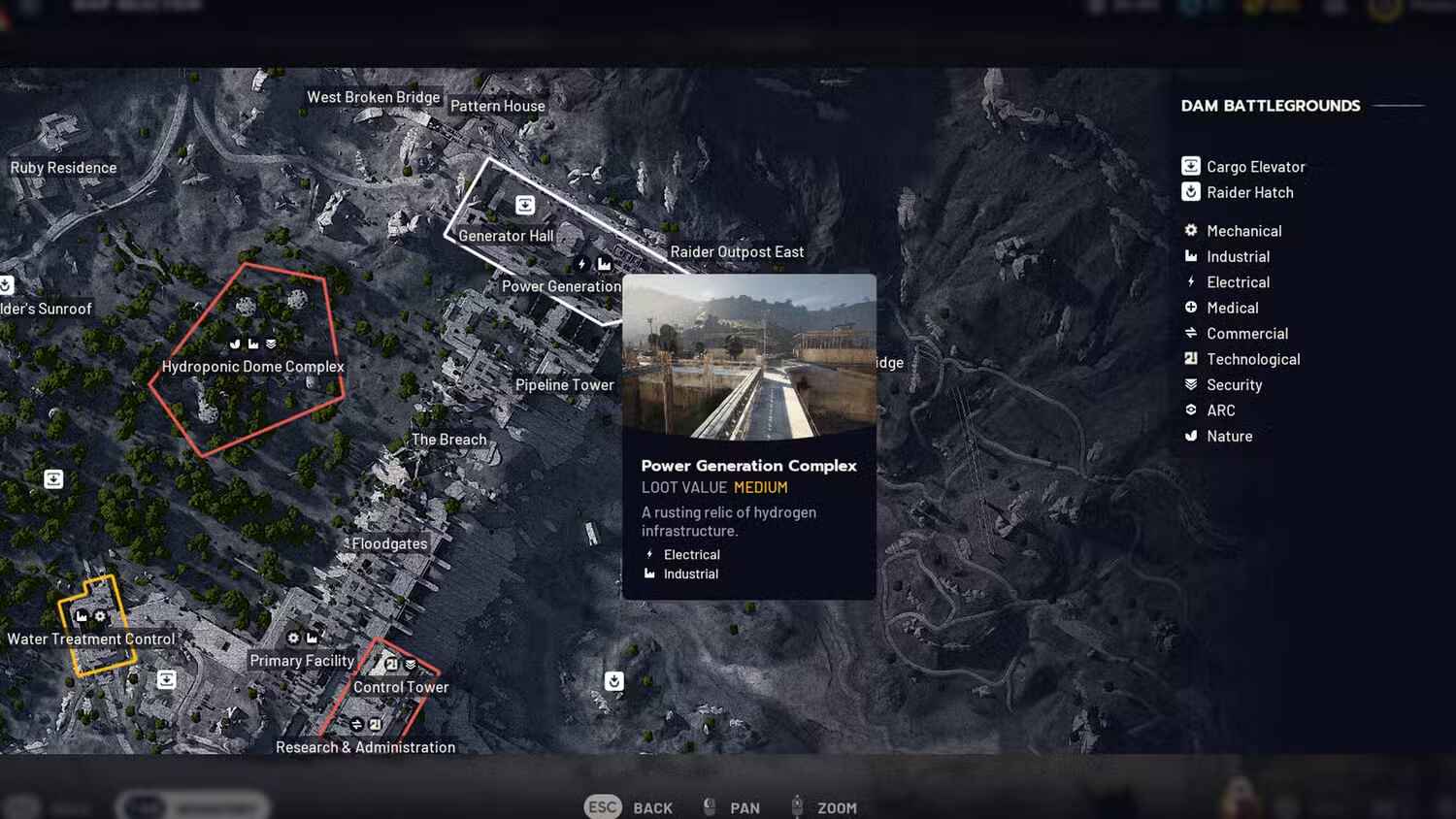Screen dimensions: 1456x819
Task: Toggle the Medical loot filter
Action: coord(1191,308)
